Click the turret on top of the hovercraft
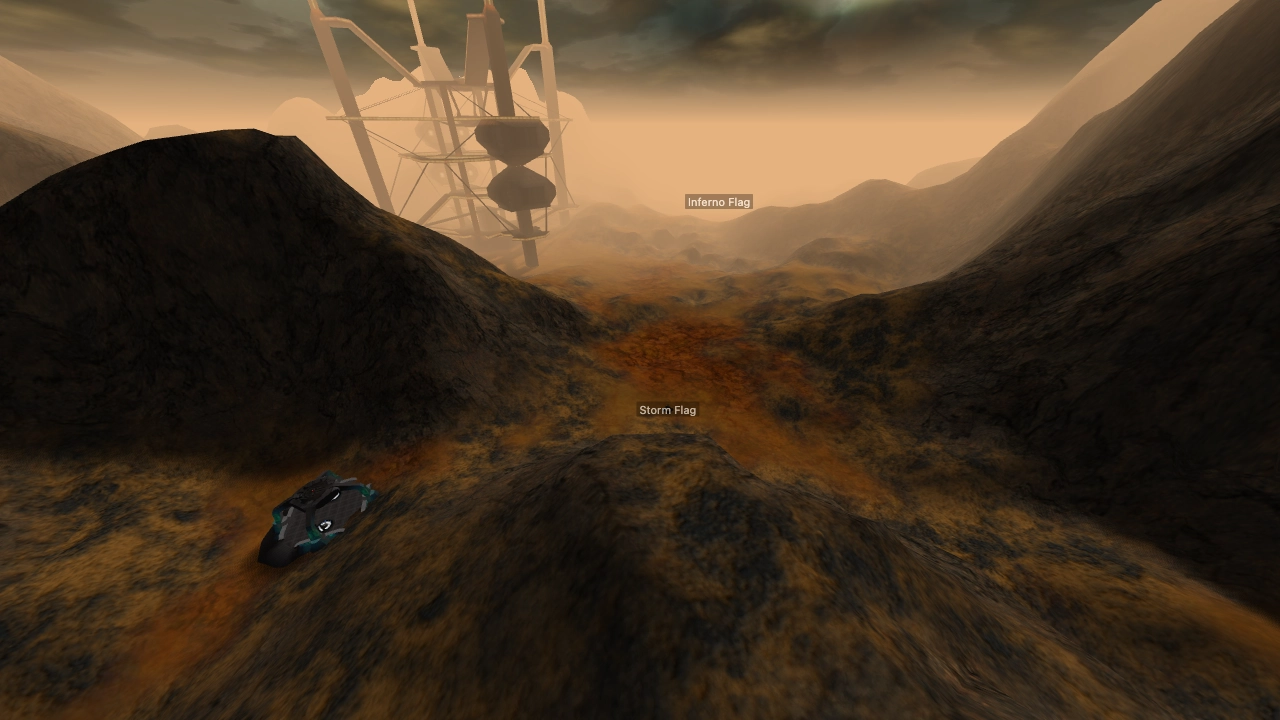Screen dimensions: 1280x720 tap(313, 490)
